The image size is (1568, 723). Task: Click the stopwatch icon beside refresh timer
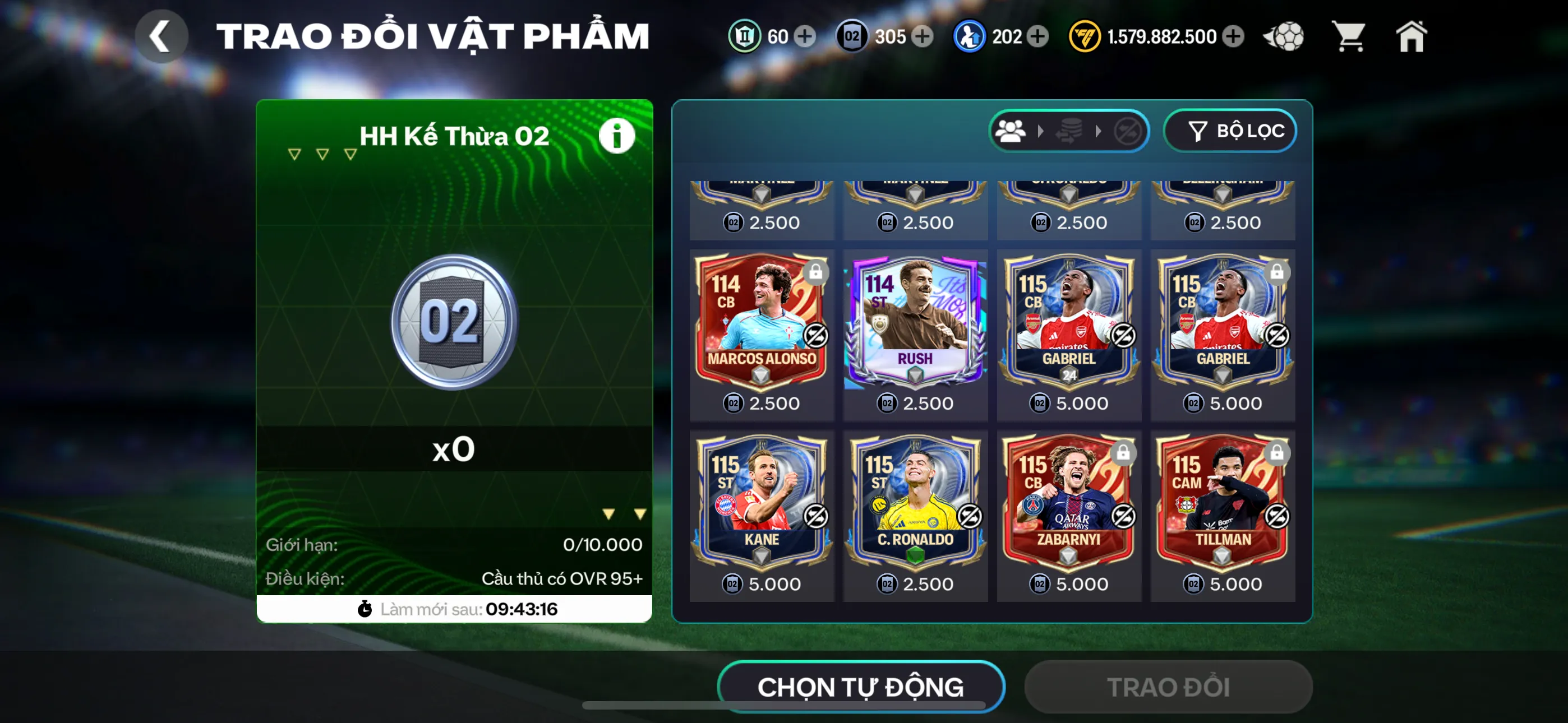tap(364, 608)
